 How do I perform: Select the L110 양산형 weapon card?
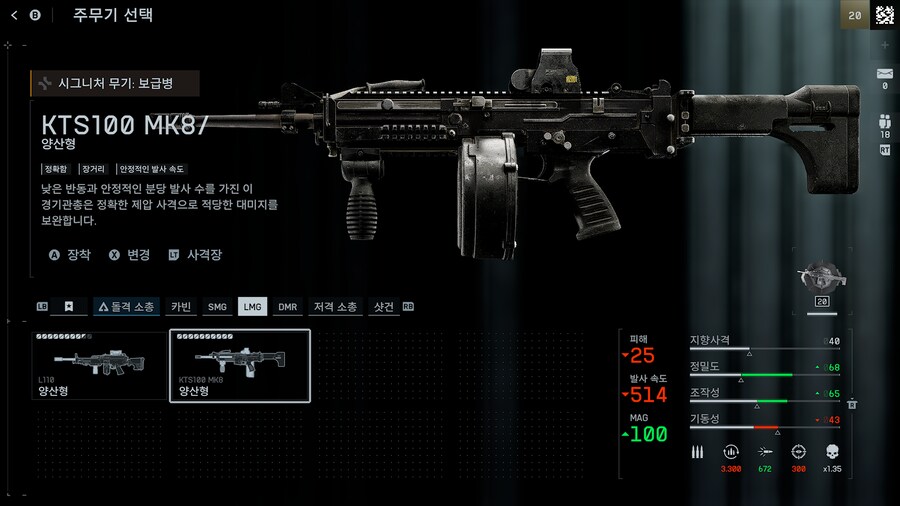99,366
